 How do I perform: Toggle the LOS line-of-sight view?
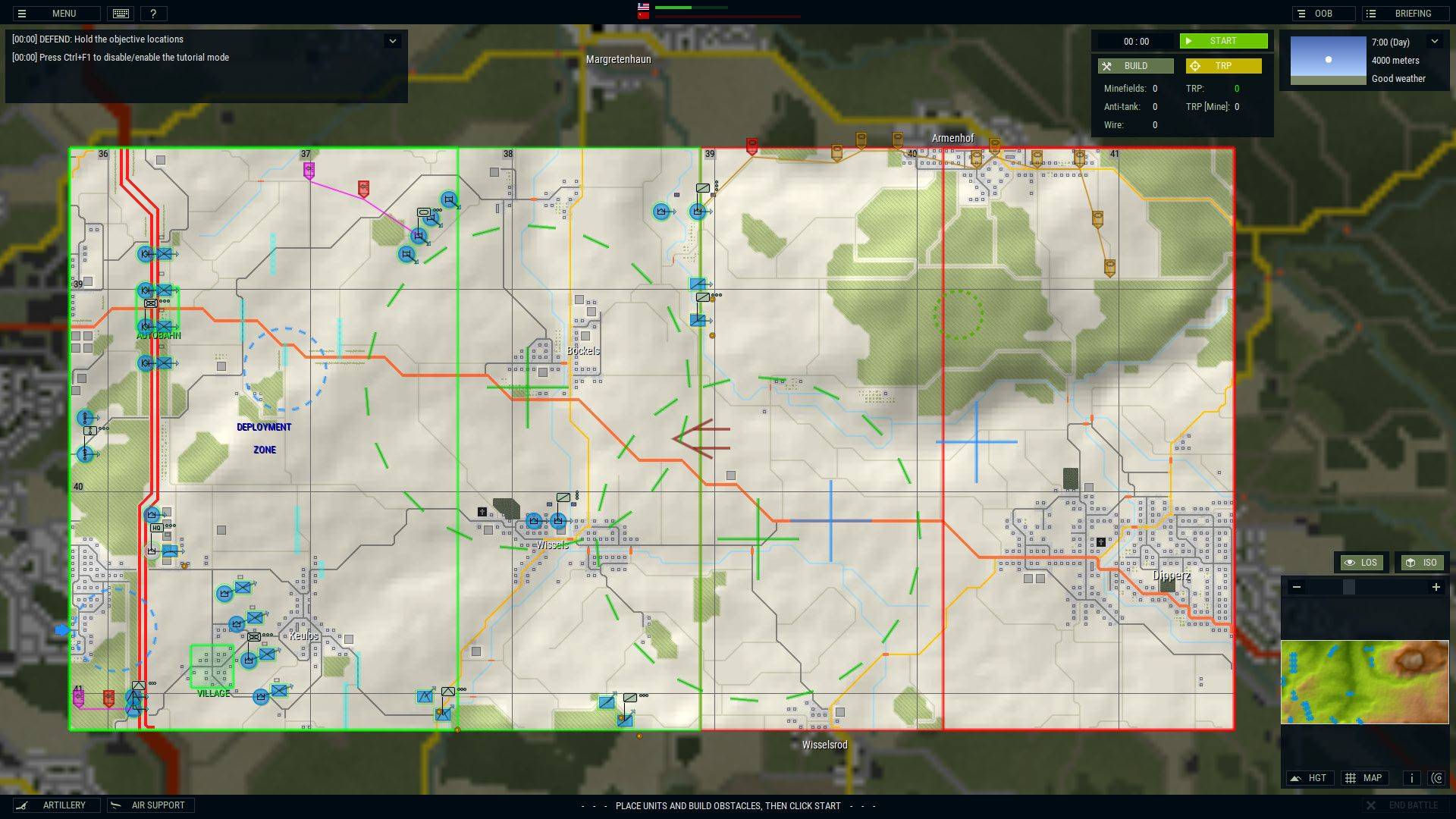(x=1361, y=563)
